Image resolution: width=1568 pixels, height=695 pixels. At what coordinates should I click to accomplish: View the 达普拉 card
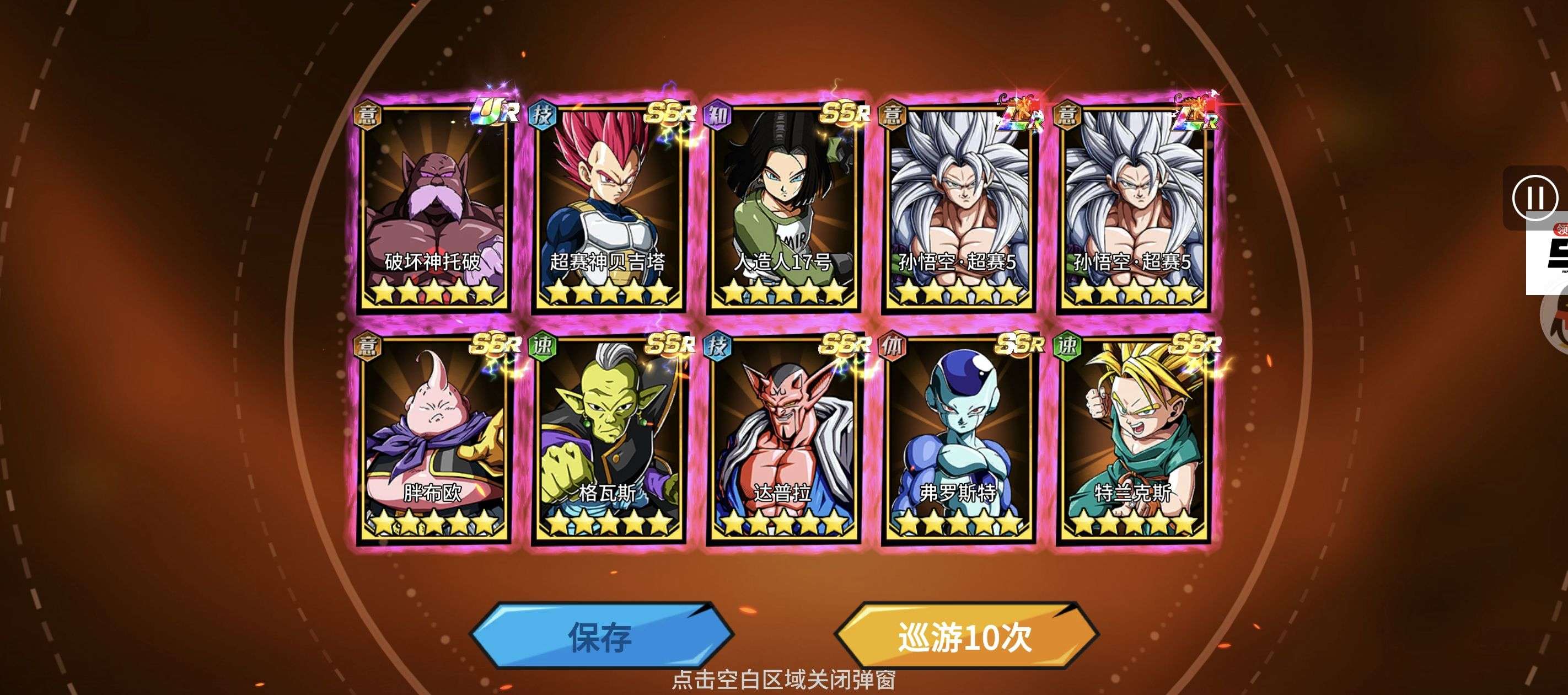point(783,439)
